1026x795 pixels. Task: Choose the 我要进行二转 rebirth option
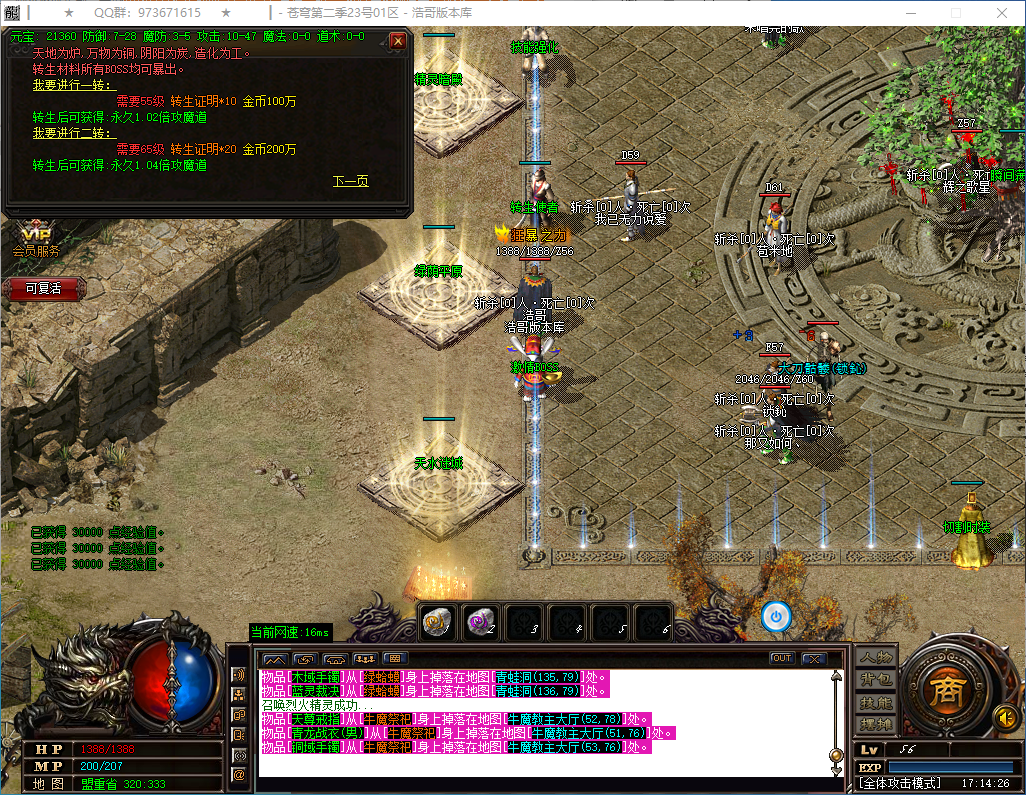74,133
